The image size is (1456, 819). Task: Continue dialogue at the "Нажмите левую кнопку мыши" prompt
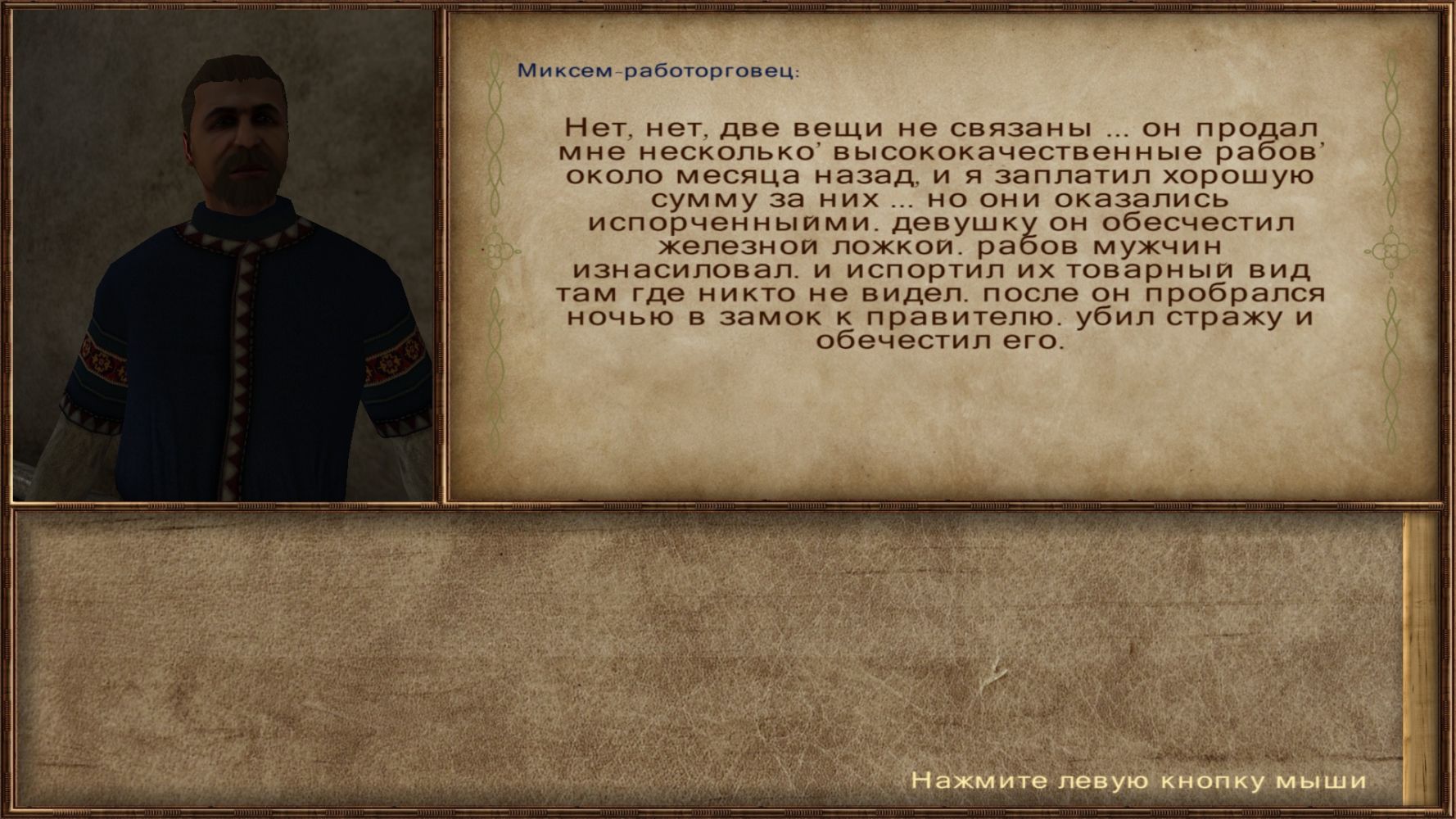pos(1138,781)
